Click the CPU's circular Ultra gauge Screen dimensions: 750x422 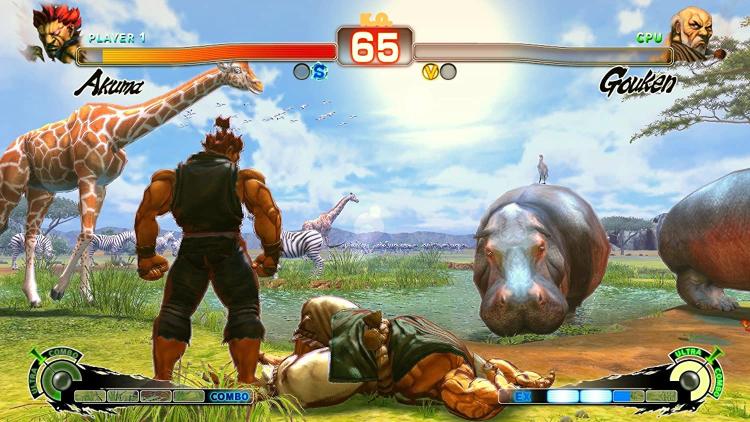coord(689,380)
